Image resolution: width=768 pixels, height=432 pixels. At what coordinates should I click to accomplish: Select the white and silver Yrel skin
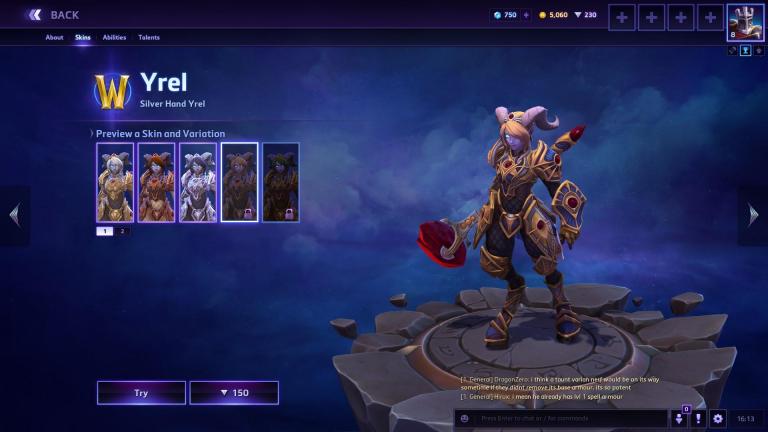(x=198, y=181)
